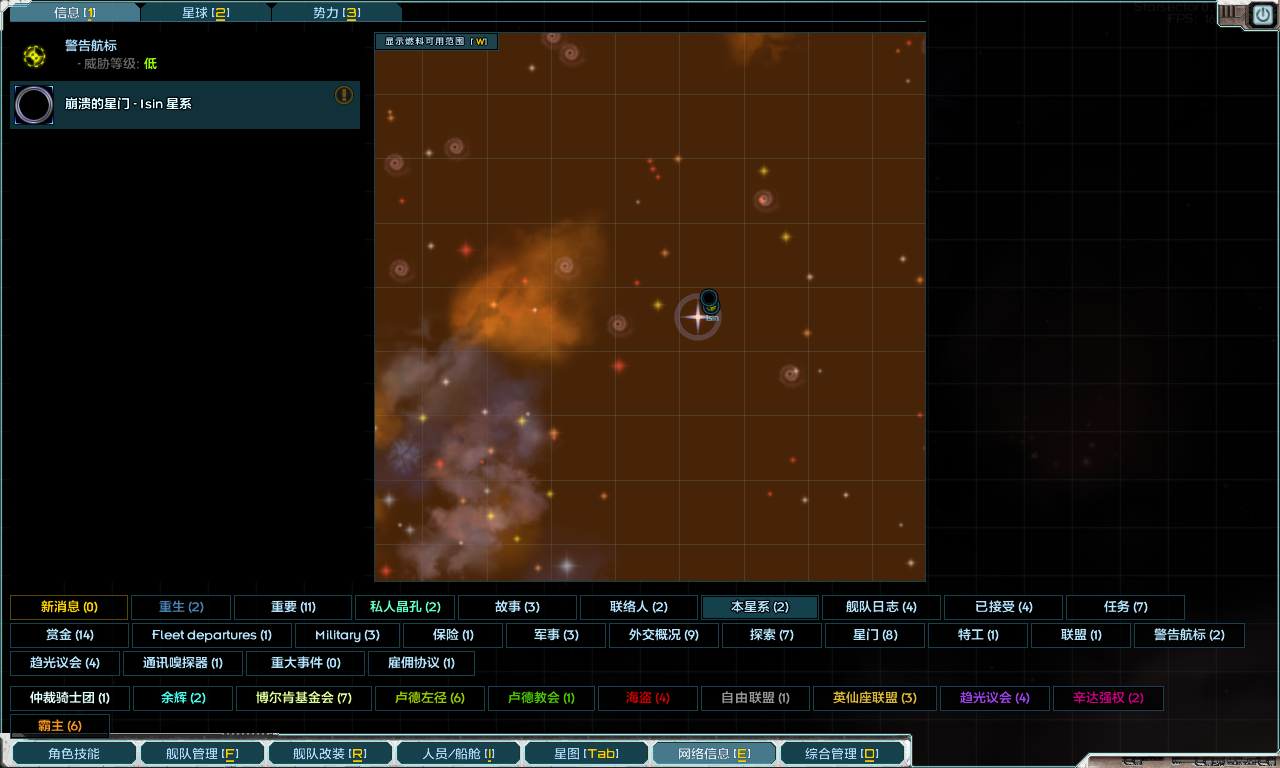Show 星门 (8) intel entries
This screenshot has width=1280, height=768.
pos(875,635)
